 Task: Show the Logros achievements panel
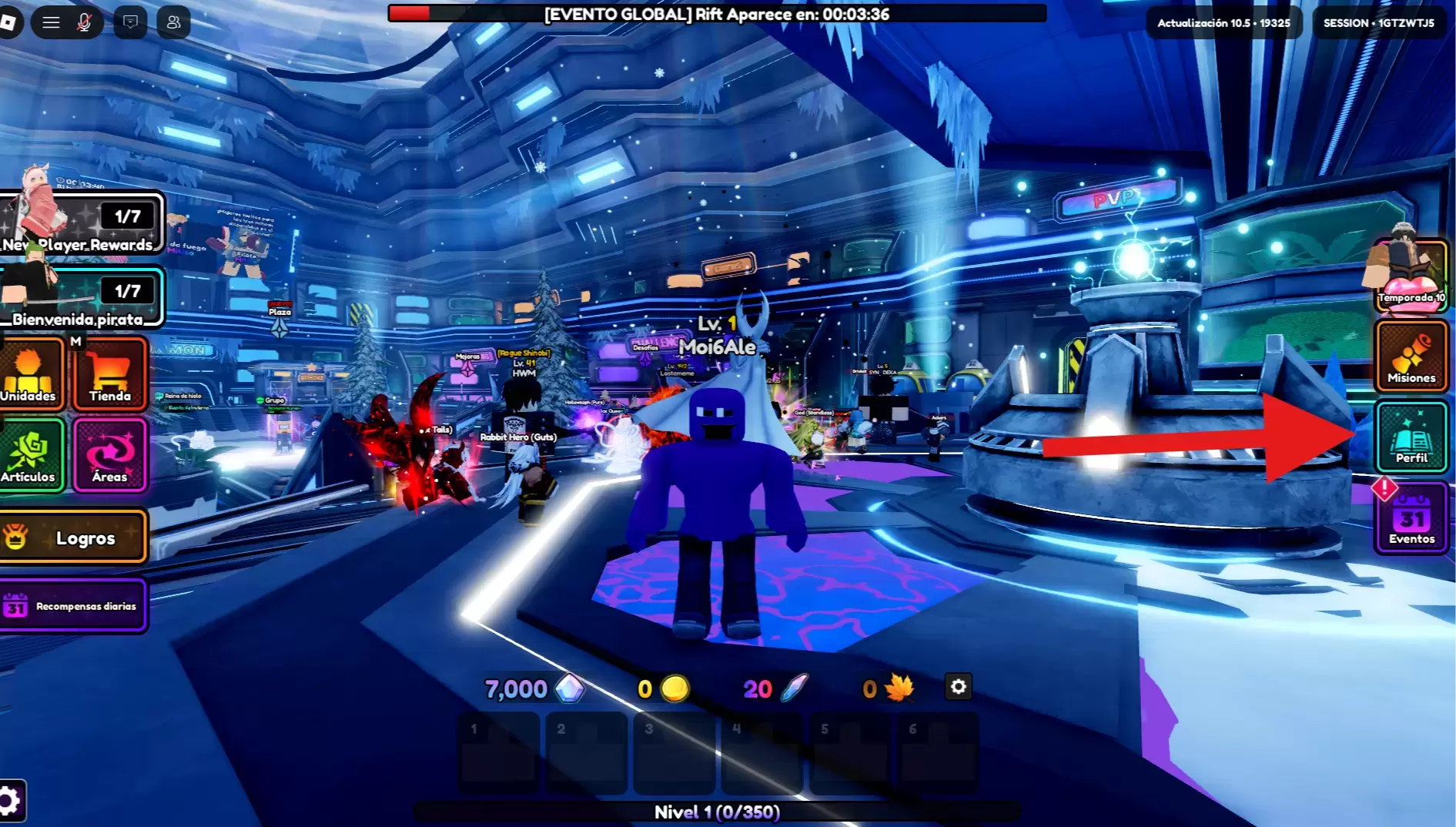tap(73, 537)
